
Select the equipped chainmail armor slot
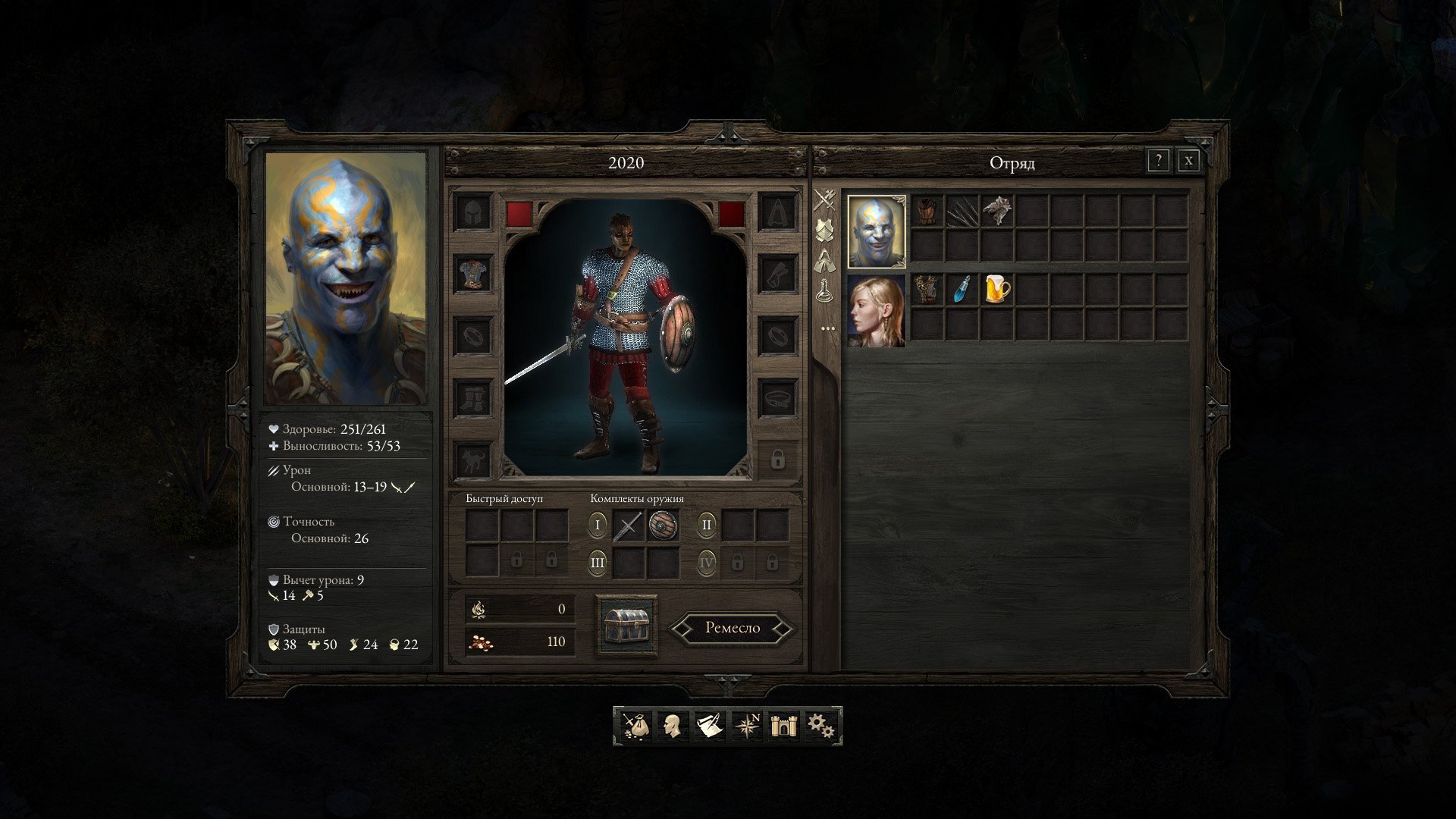473,273
